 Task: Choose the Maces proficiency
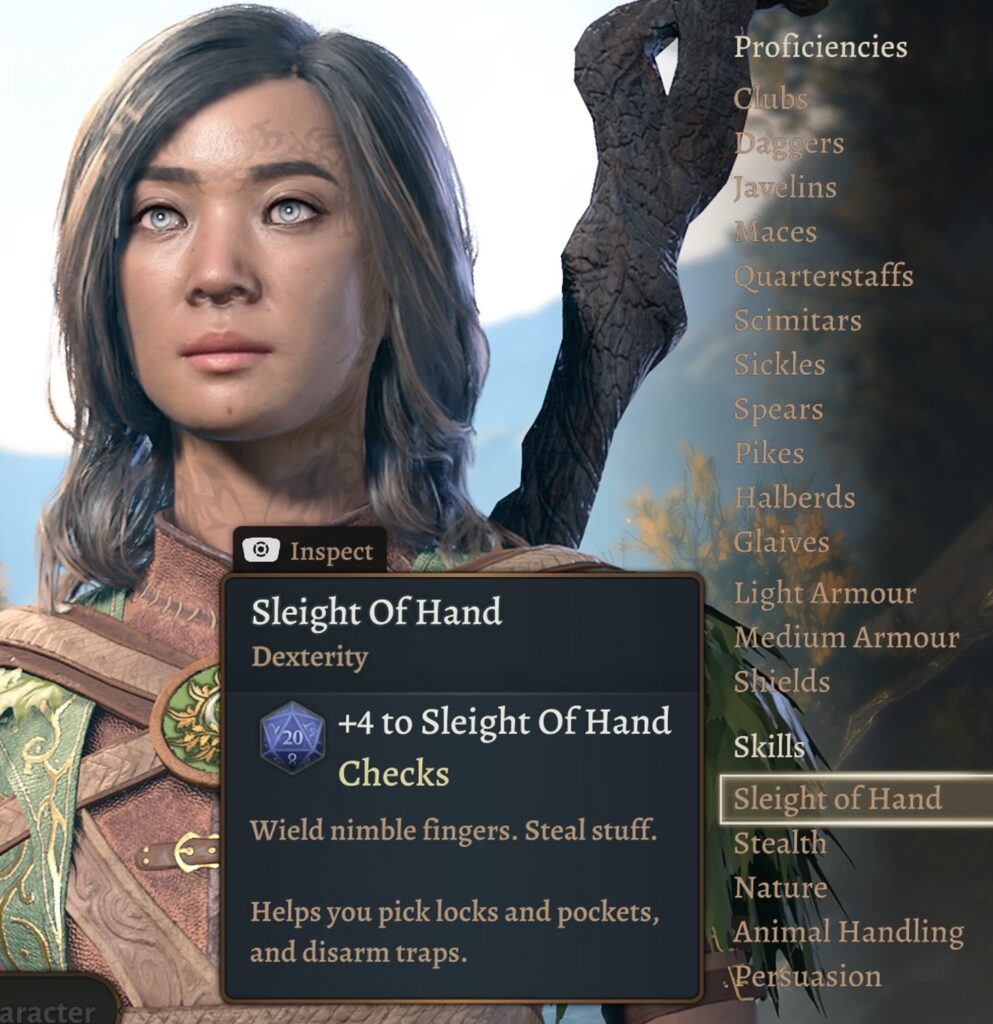point(775,232)
